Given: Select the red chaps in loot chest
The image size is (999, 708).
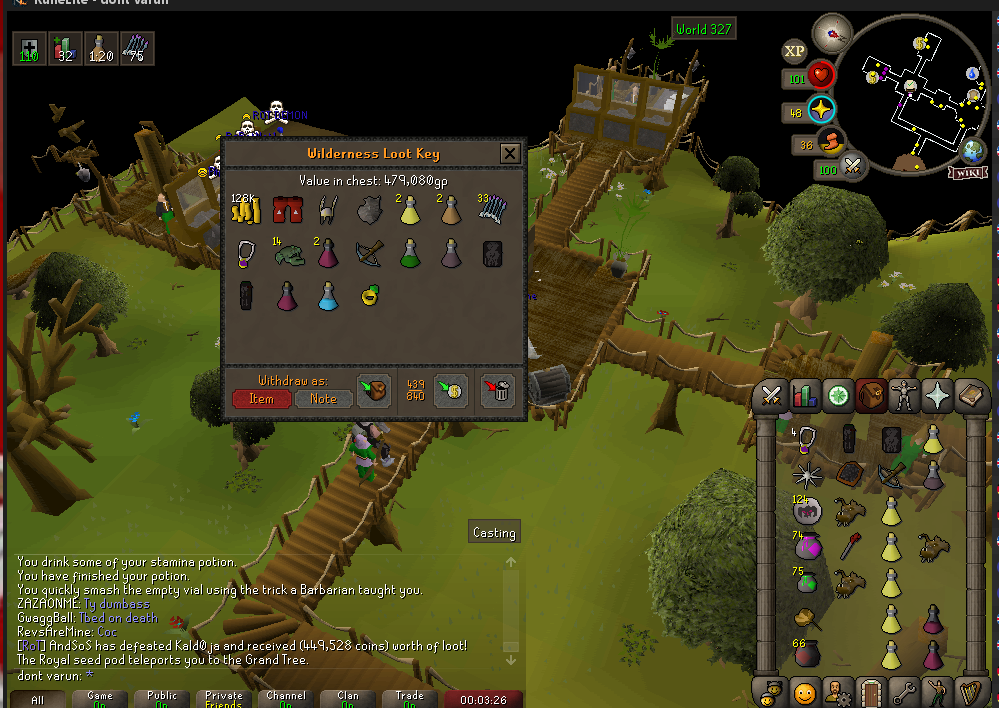Looking at the screenshot, I should point(287,209).
